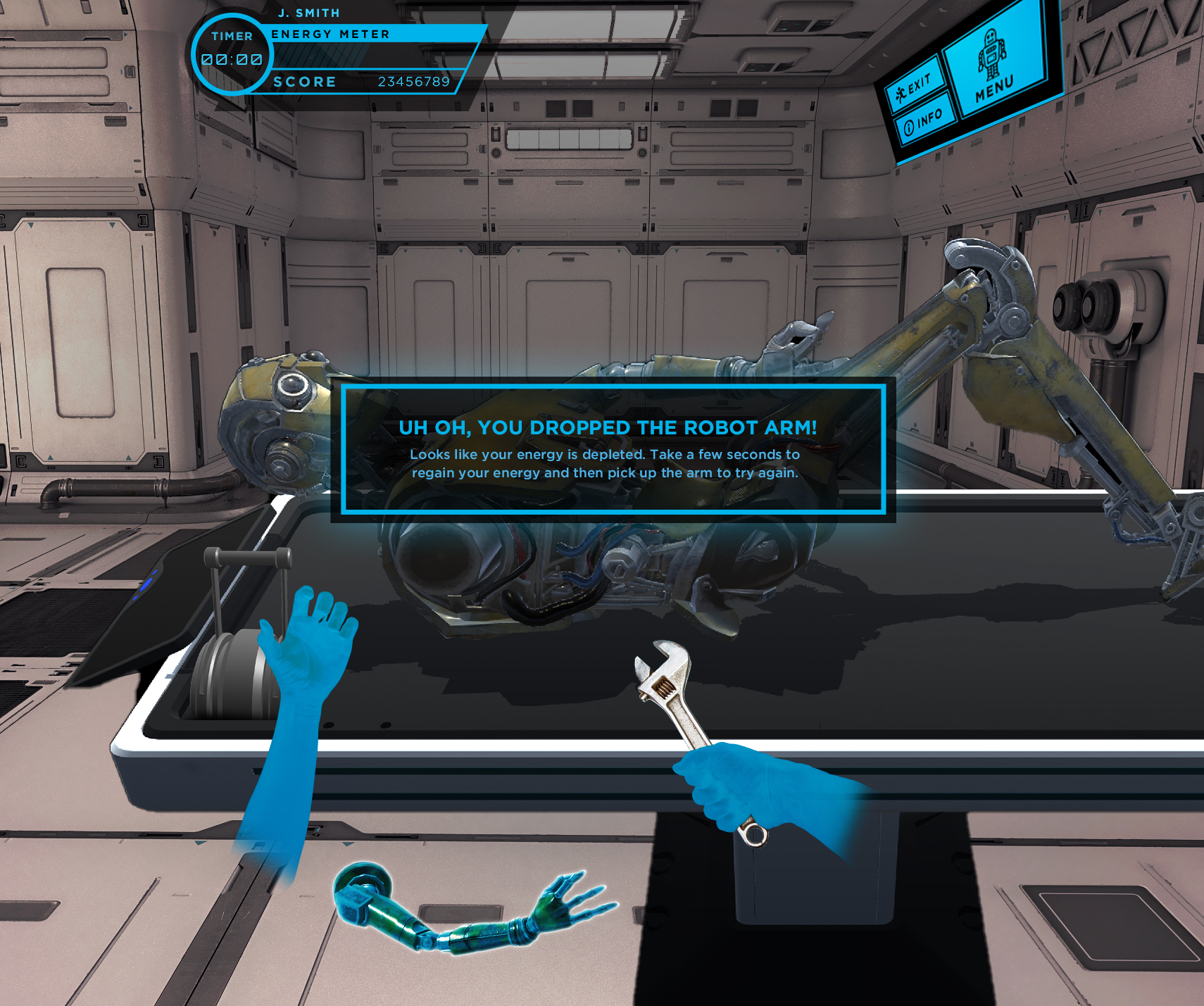Viewport: 1204px width, 1006px height.
Task: Open the robot MENU panel
Action: pos(993,68)
